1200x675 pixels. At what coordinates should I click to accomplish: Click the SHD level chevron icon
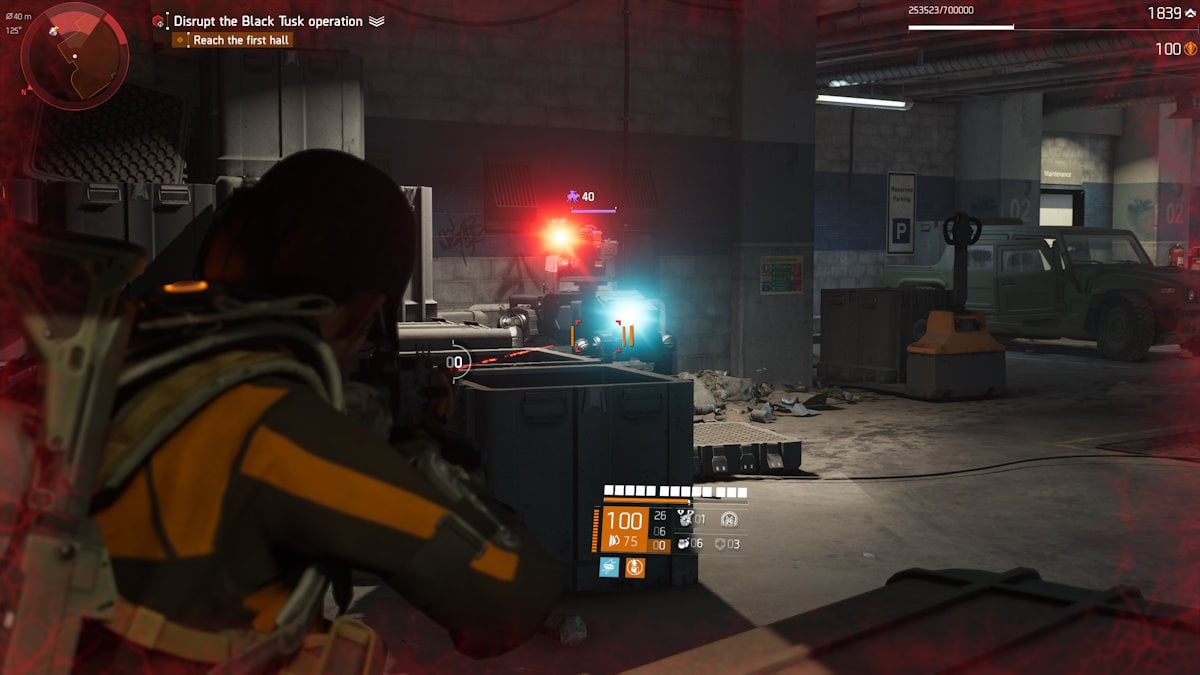(x=1190, y=14)
